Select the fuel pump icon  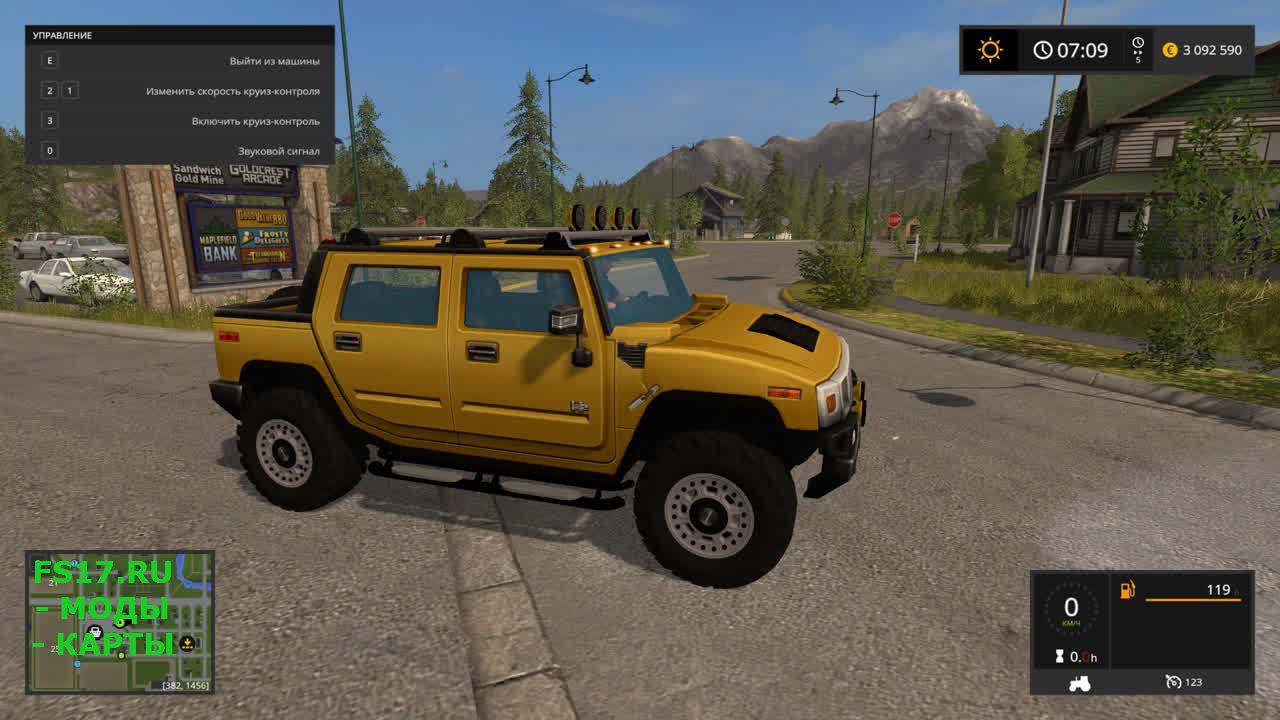coord(1128,590)
